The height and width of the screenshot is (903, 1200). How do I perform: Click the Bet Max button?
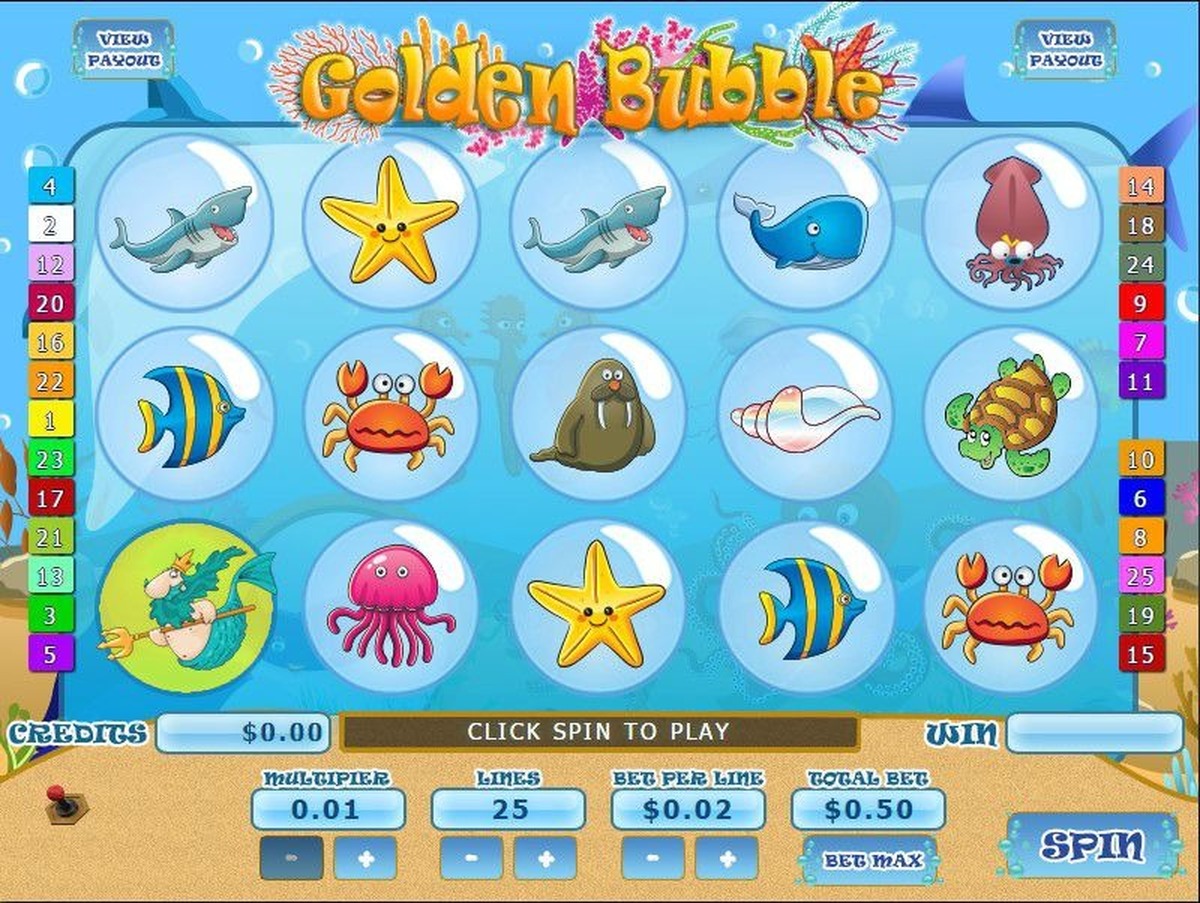coord(869,859)
